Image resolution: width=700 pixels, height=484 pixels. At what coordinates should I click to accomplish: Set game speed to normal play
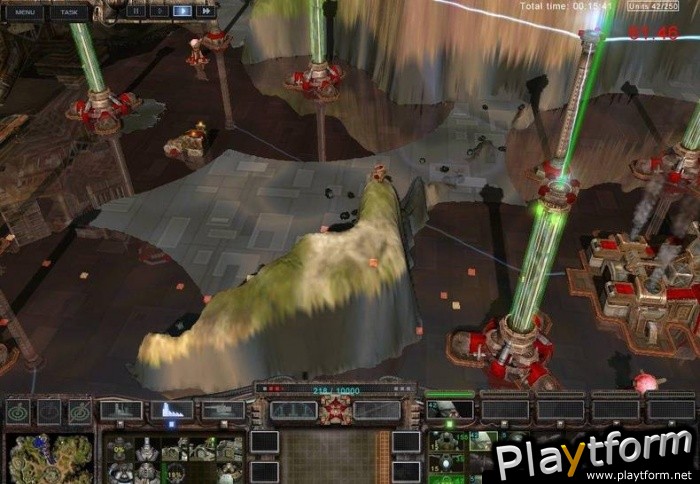pos(182,11)
